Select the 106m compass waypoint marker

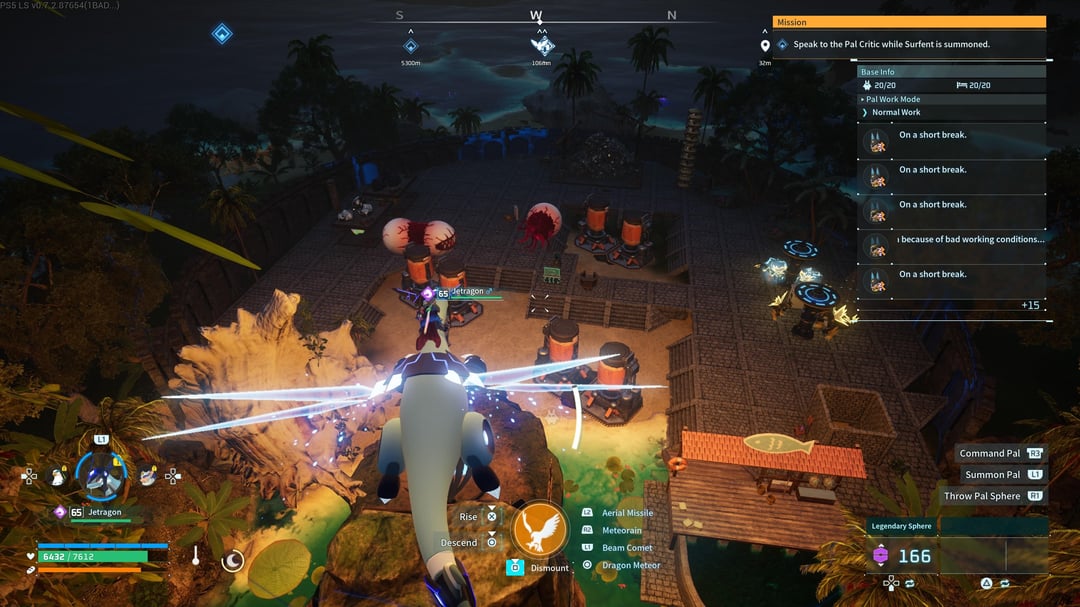point(541,46)
